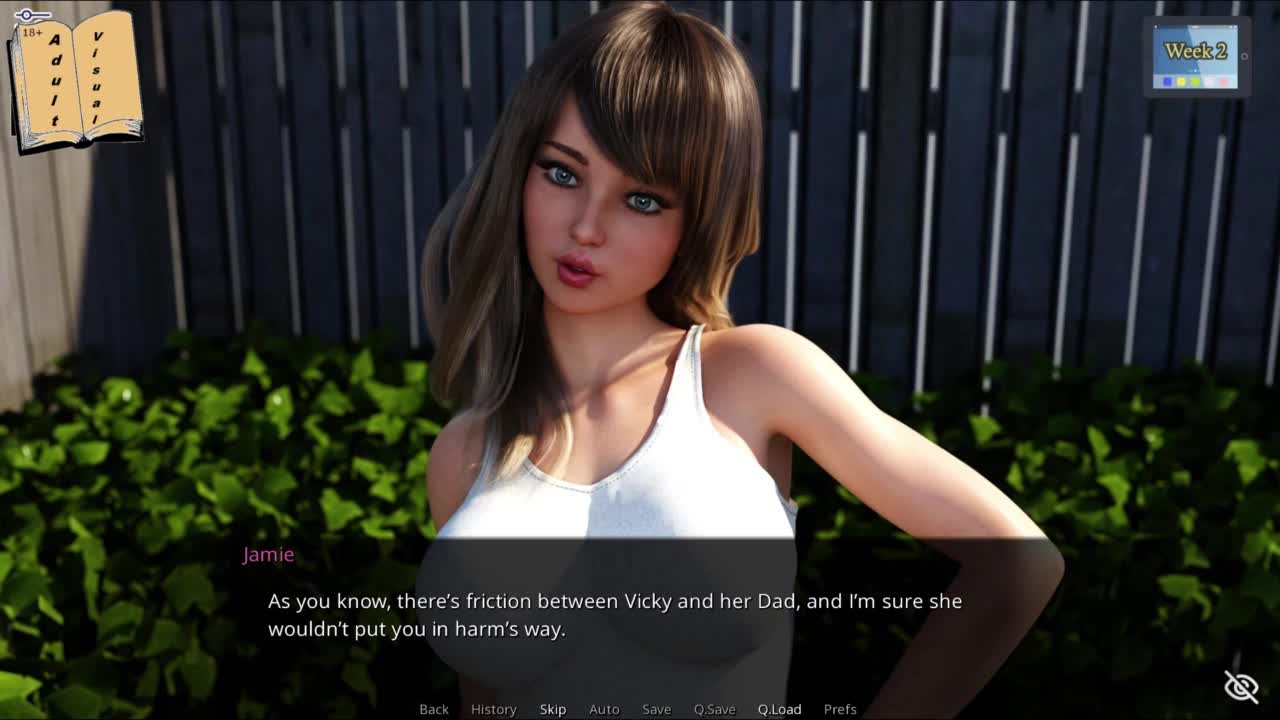Go Back to previous dialogue line
Screen dimensions: 1280x720
[x=434, y=709]
